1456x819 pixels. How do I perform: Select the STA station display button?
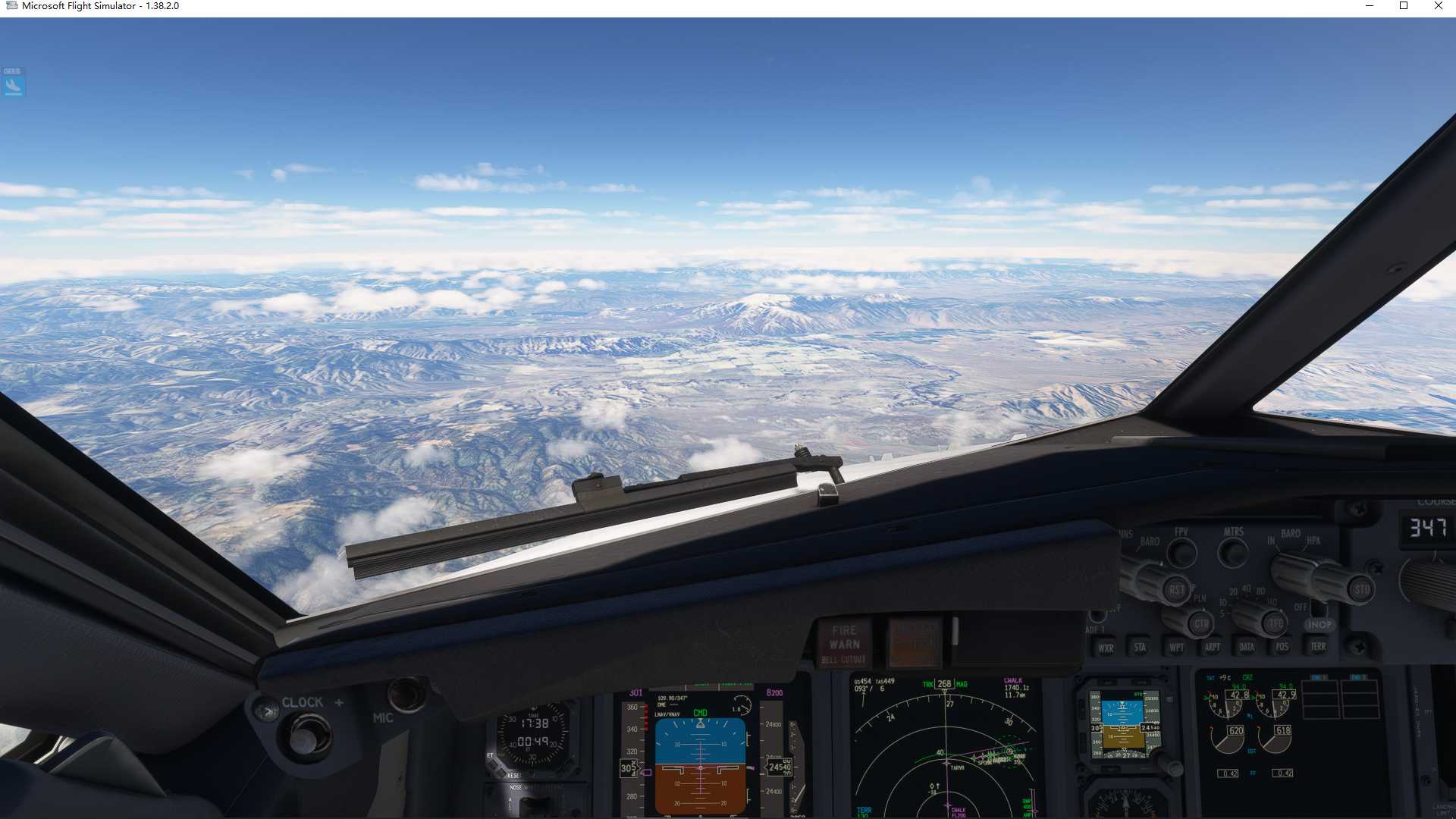[x=1141, y=648]
